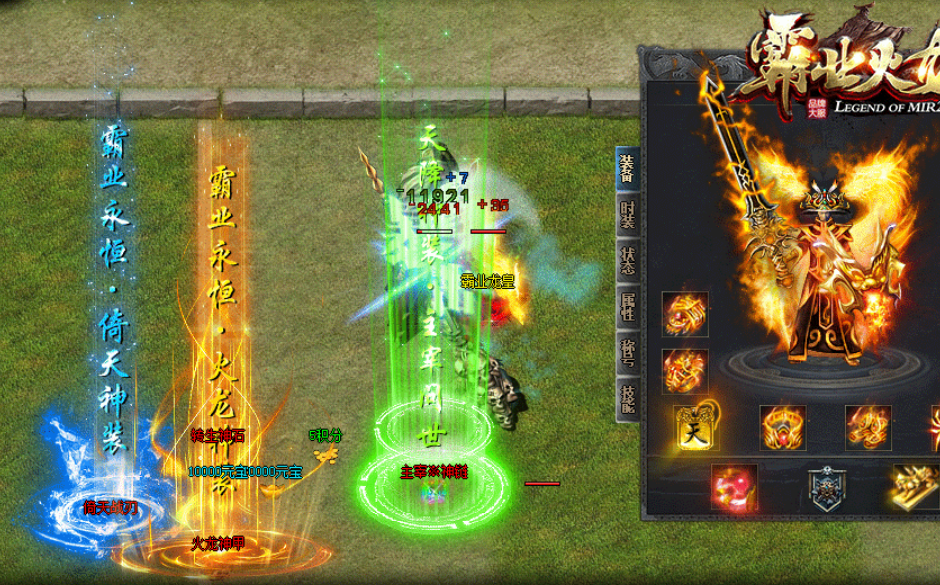Switch to the 装备 equipment tab

(626, 166)
